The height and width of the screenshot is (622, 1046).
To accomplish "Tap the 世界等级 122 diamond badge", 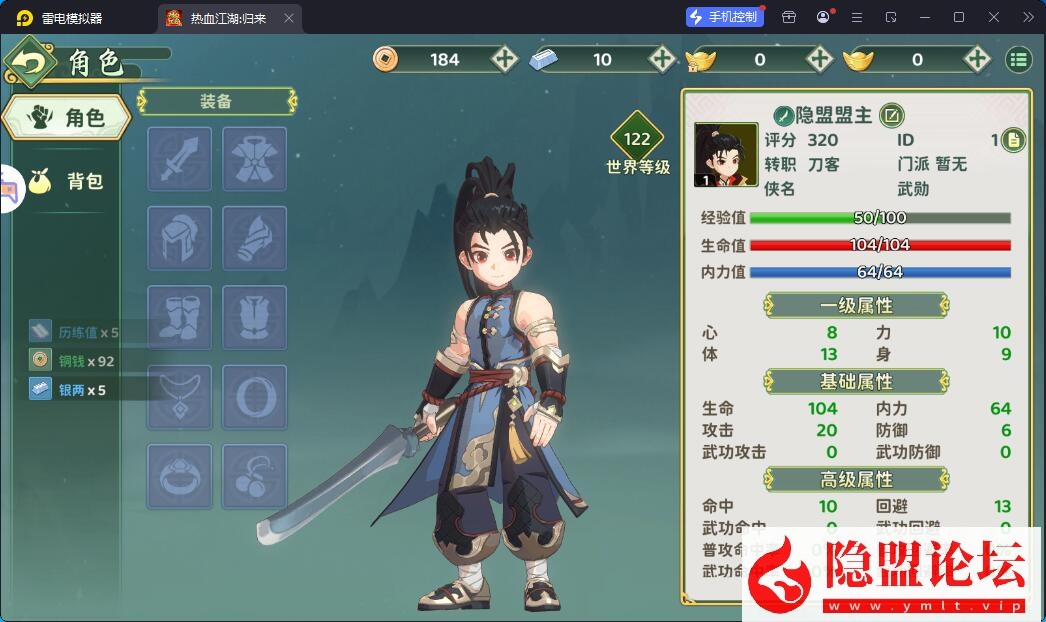I will [637, 140].
